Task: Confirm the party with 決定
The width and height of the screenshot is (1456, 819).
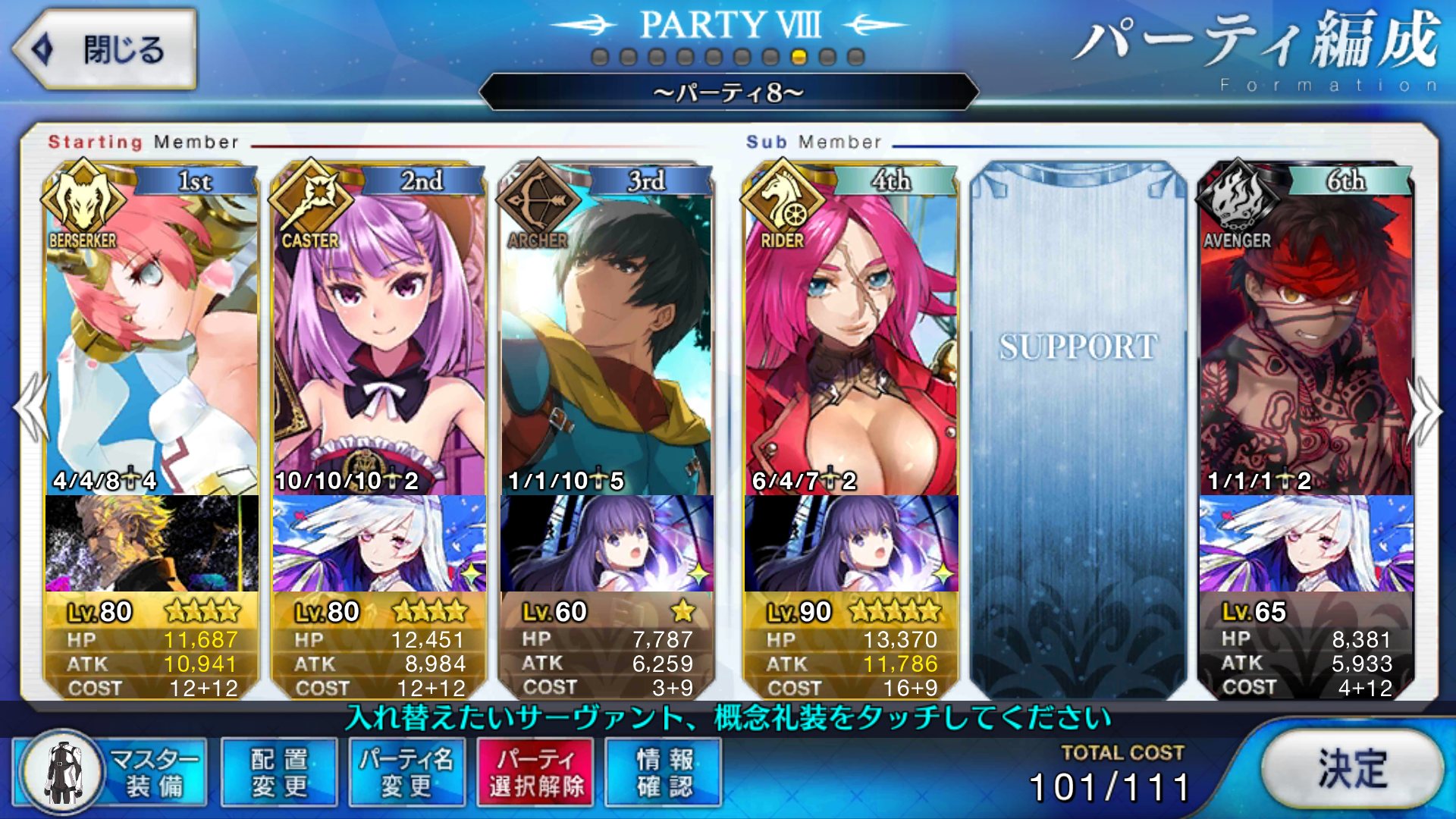Action: [1353, 769]
